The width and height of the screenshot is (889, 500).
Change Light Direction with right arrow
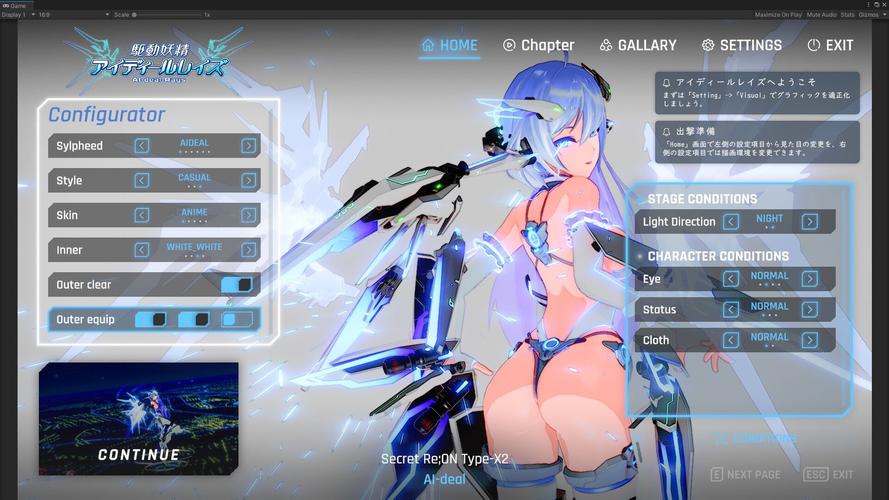point(809,222)
